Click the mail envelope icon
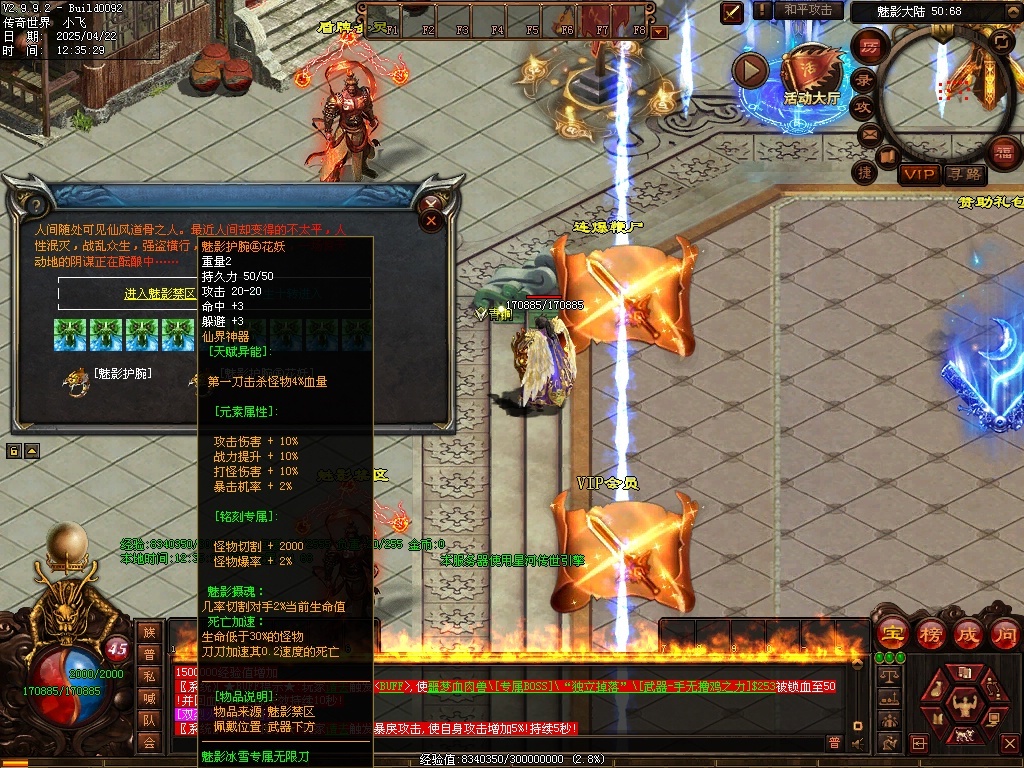 click(868, 133)
